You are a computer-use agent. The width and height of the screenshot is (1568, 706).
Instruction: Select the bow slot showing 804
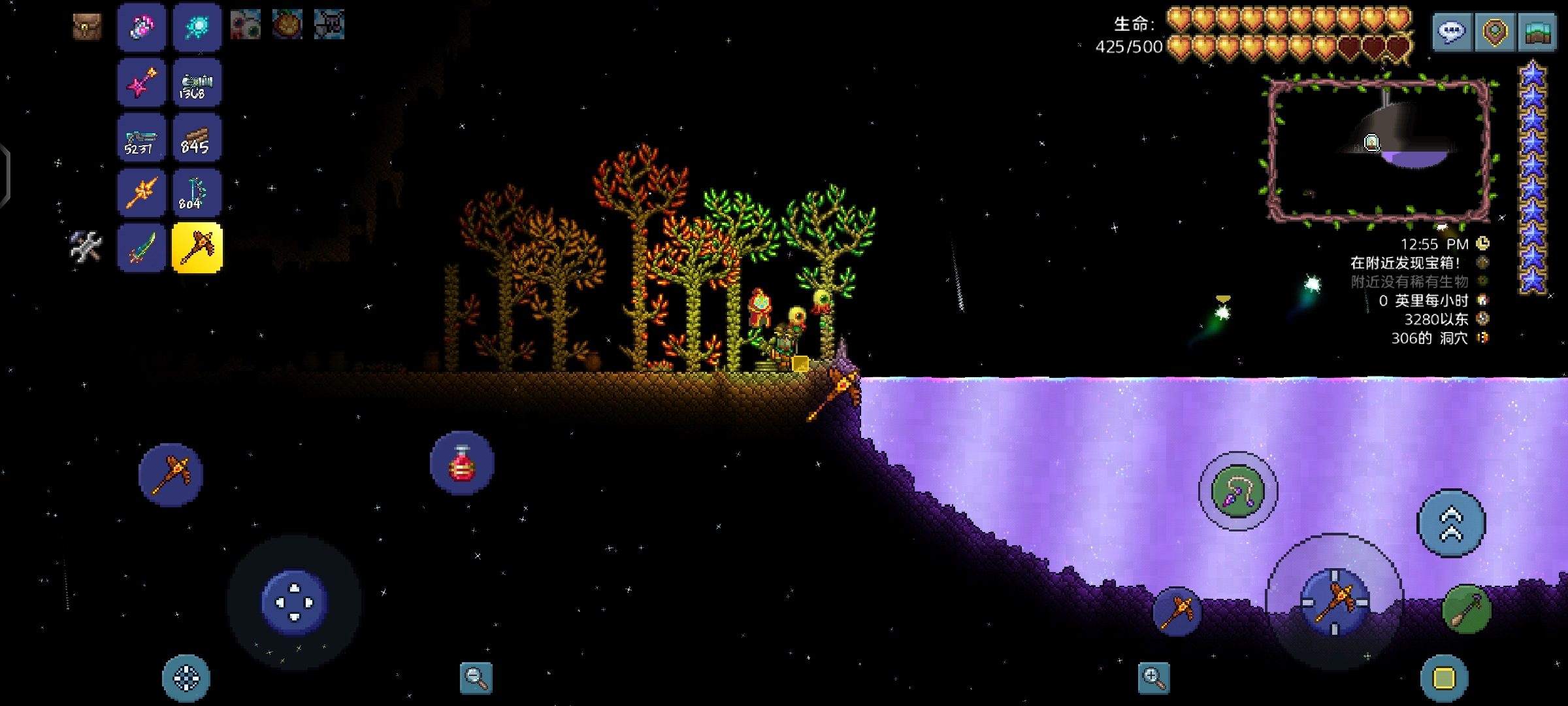(x=197, y=193)
